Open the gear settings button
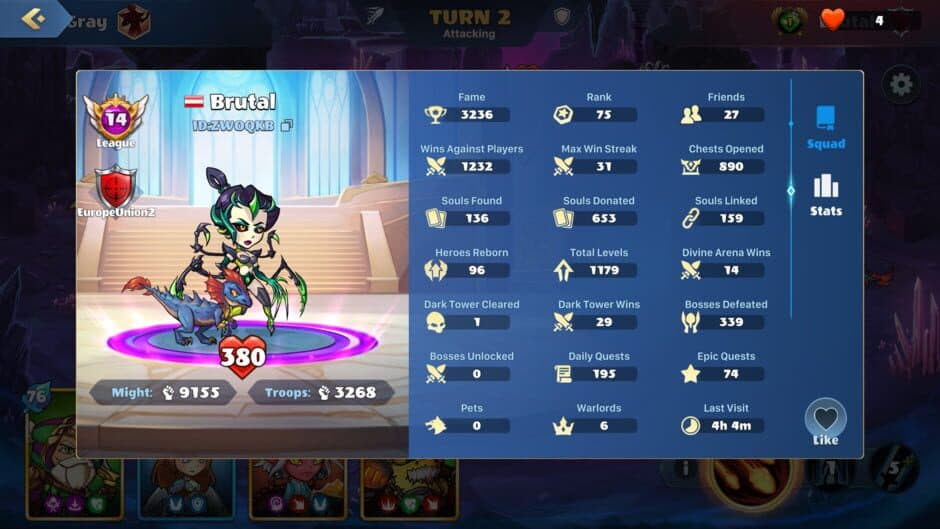This screenshot has height=529, width=940. tap(901, 85)
